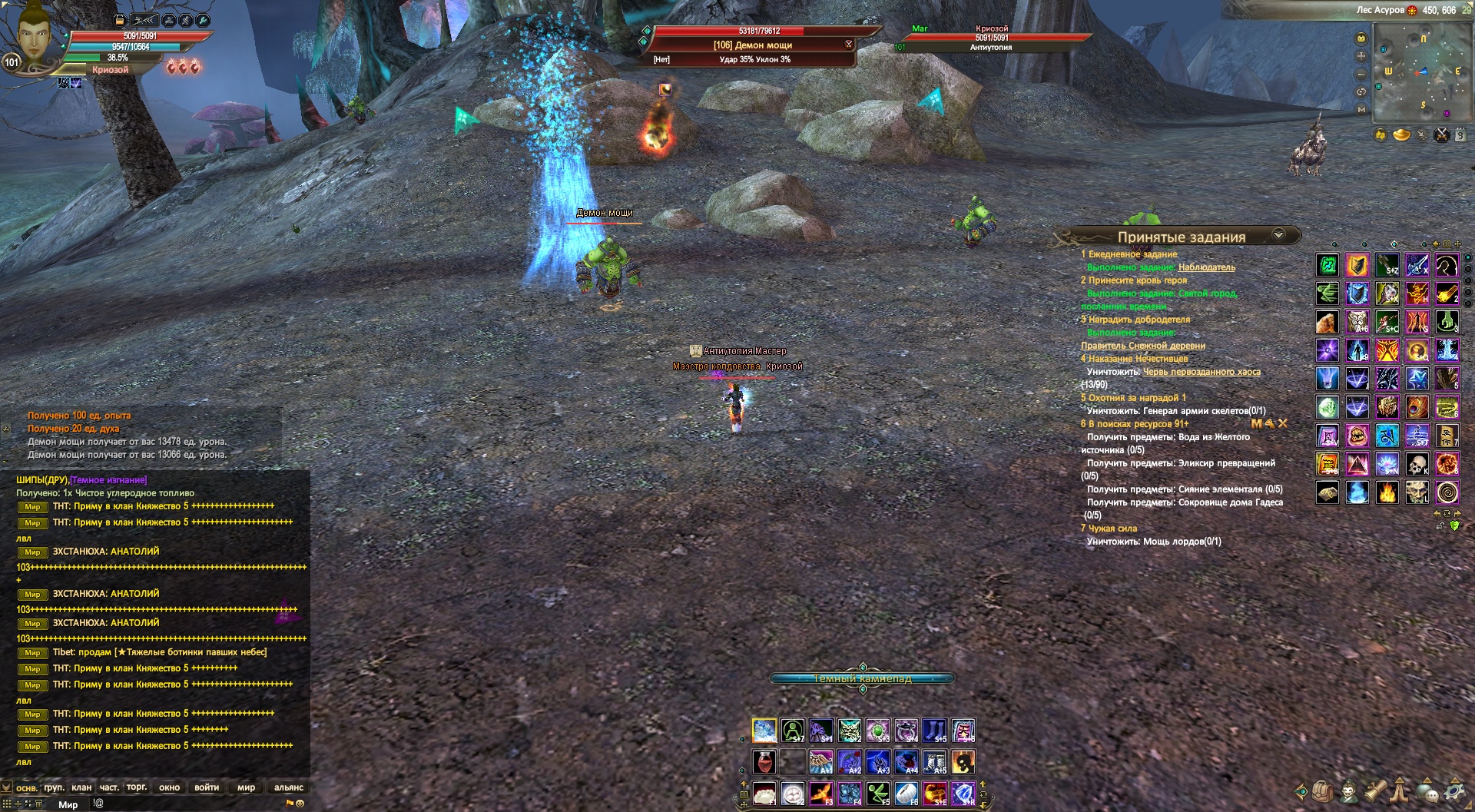Close the Демон мощи target frame
The image size is (1475, 812).
pos(849,45)
